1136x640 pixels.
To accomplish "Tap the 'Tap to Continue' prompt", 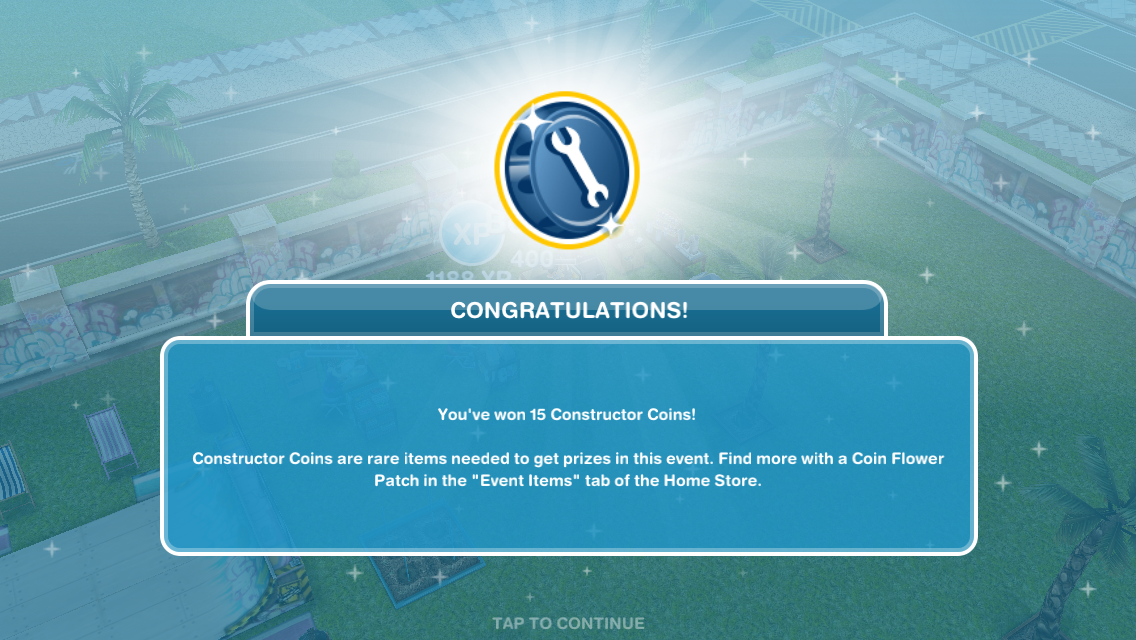I will point(568,623).
